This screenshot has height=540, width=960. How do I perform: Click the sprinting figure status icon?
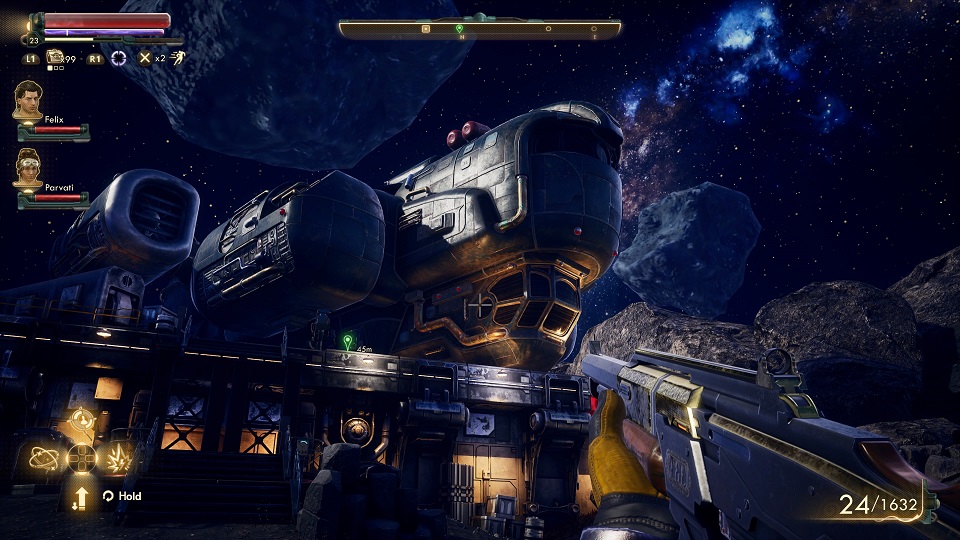pos(176,58)
